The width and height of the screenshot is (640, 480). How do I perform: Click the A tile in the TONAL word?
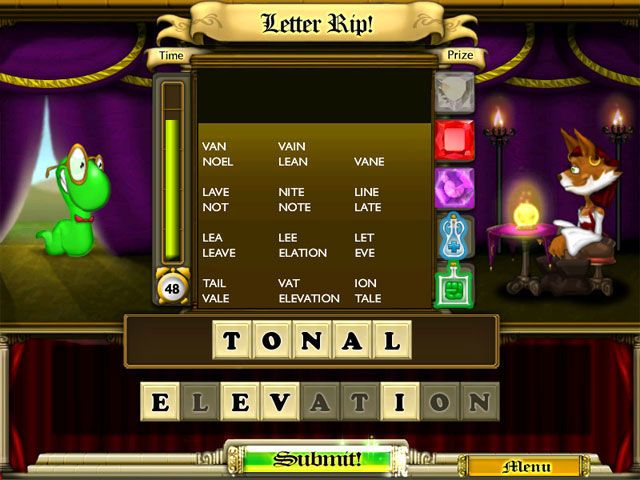pyautogui.click(x=351, y=341)
